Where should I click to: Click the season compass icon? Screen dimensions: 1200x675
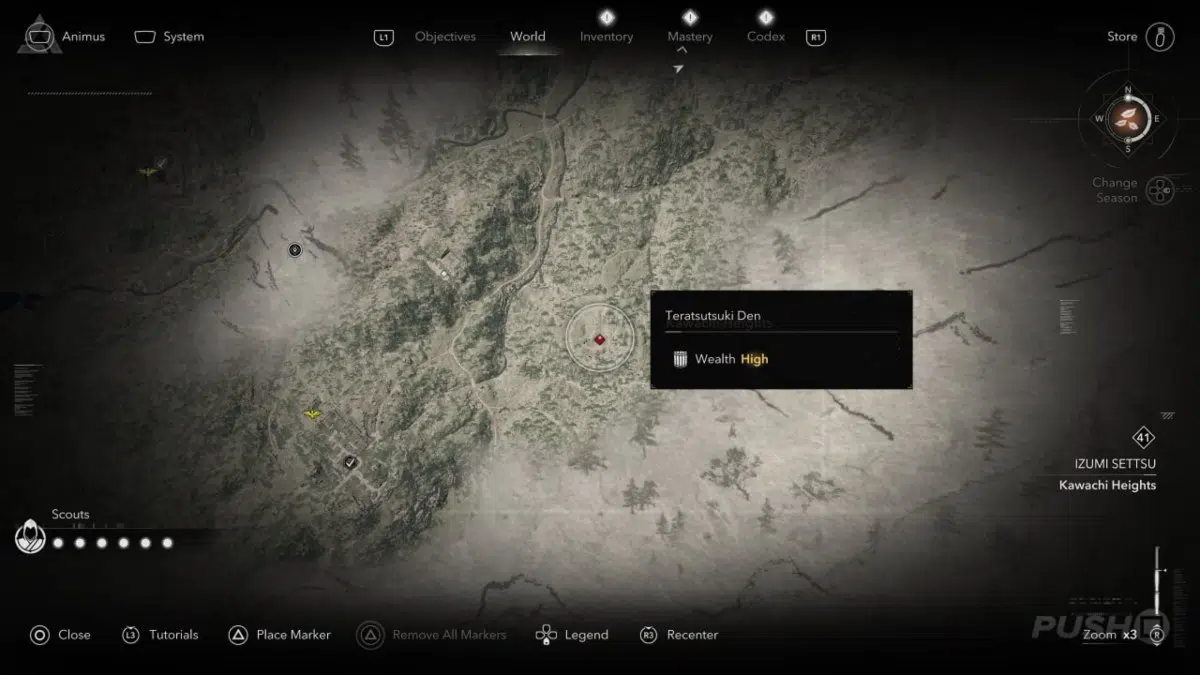pos(1127,118)
